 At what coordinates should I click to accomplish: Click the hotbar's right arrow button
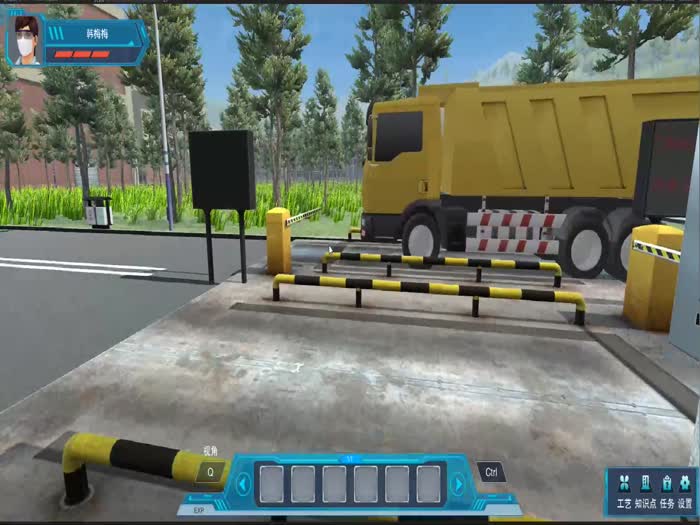[x=458, y=484]
